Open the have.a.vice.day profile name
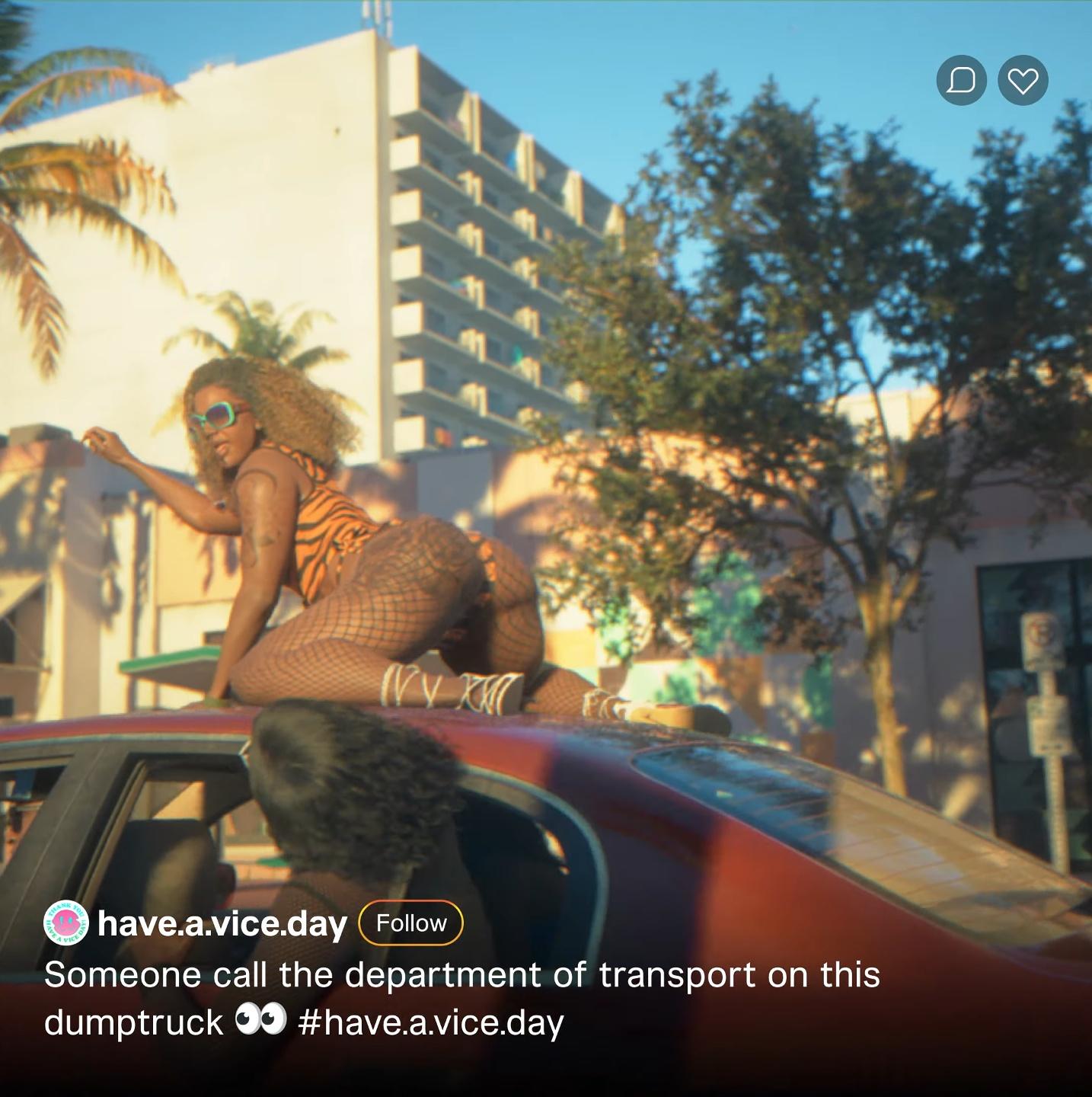This screenshot has height=1097, width=1092. pyautogui.click(x=222, y=923)
